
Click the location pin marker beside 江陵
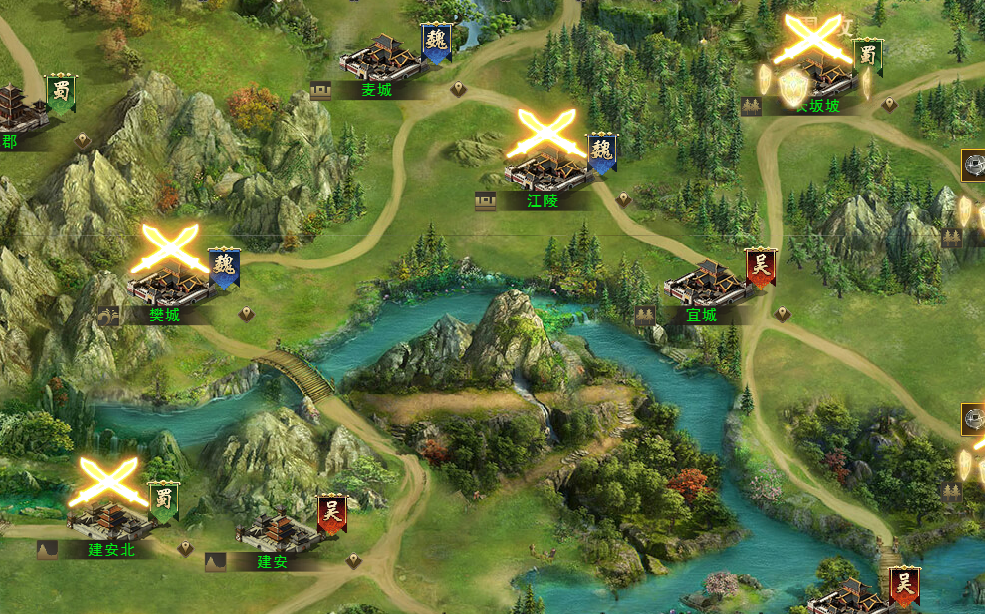tap(624, 199)
